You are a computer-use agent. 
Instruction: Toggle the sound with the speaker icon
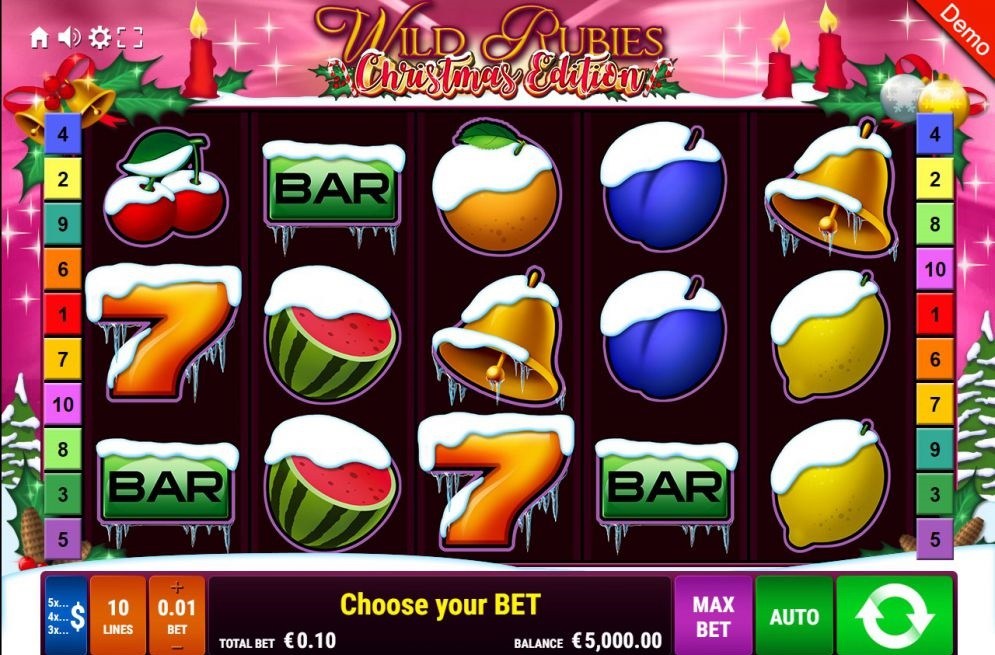[x=68, y=38]
